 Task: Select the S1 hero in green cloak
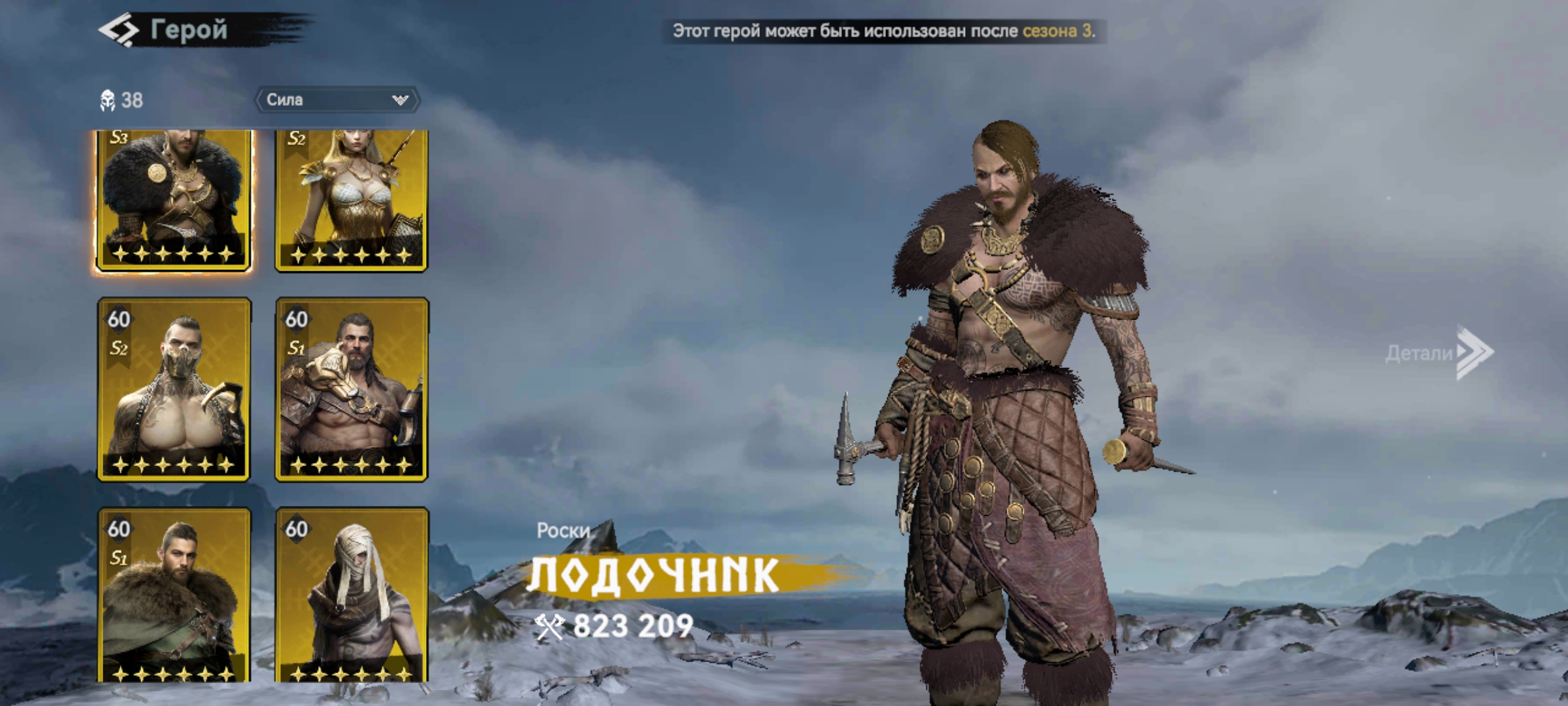pyautogui.click(x=174, y=595)
